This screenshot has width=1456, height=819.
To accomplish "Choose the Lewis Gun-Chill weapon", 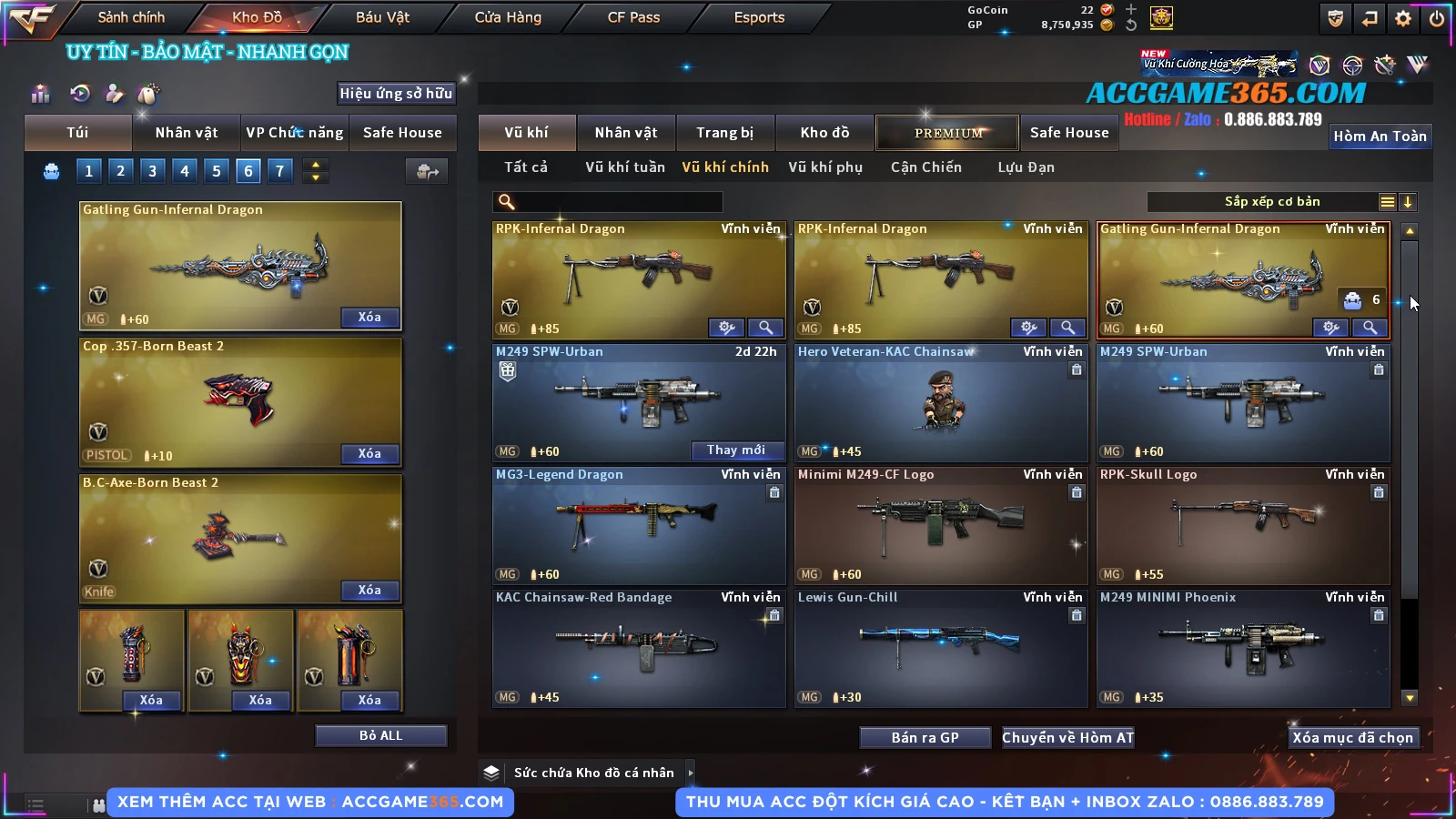I will (x=941, y=648).
